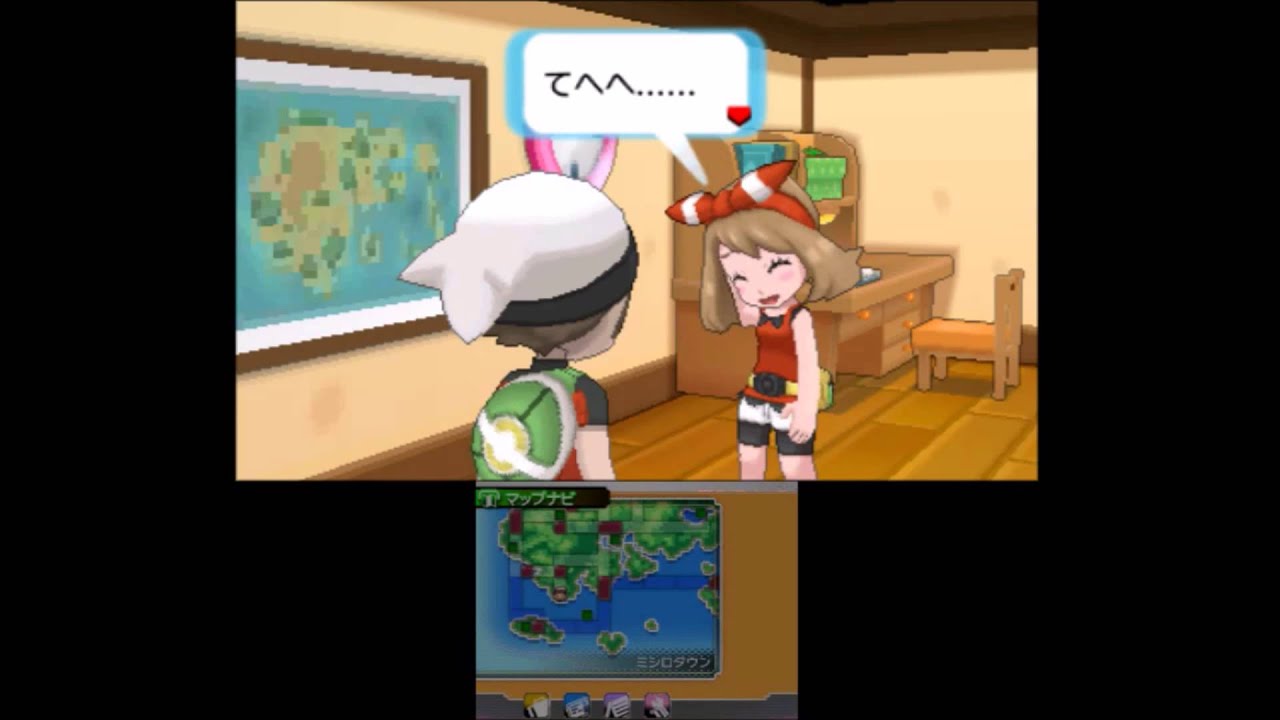1280x720 pixels.
Task: Select the blue DexNav icon
Action: coord(575,707)
